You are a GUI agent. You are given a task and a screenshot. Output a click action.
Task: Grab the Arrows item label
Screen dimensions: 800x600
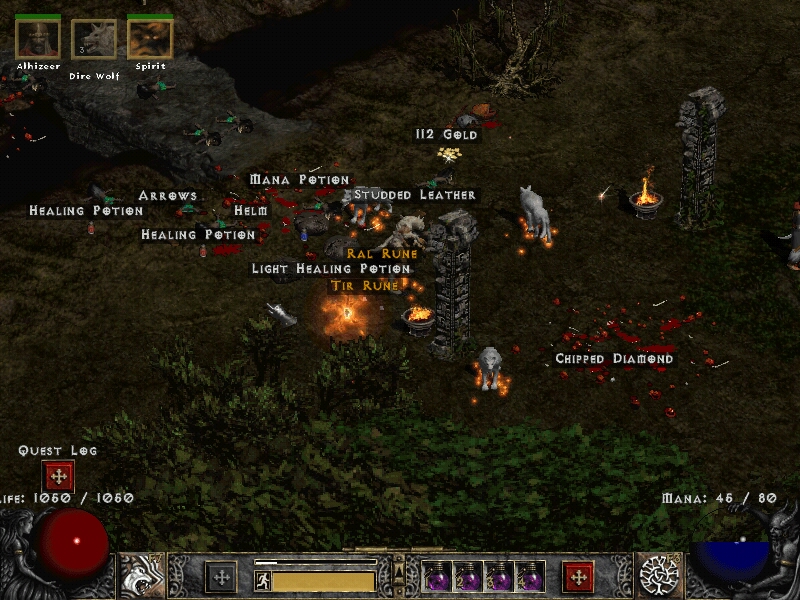point(168,196)
